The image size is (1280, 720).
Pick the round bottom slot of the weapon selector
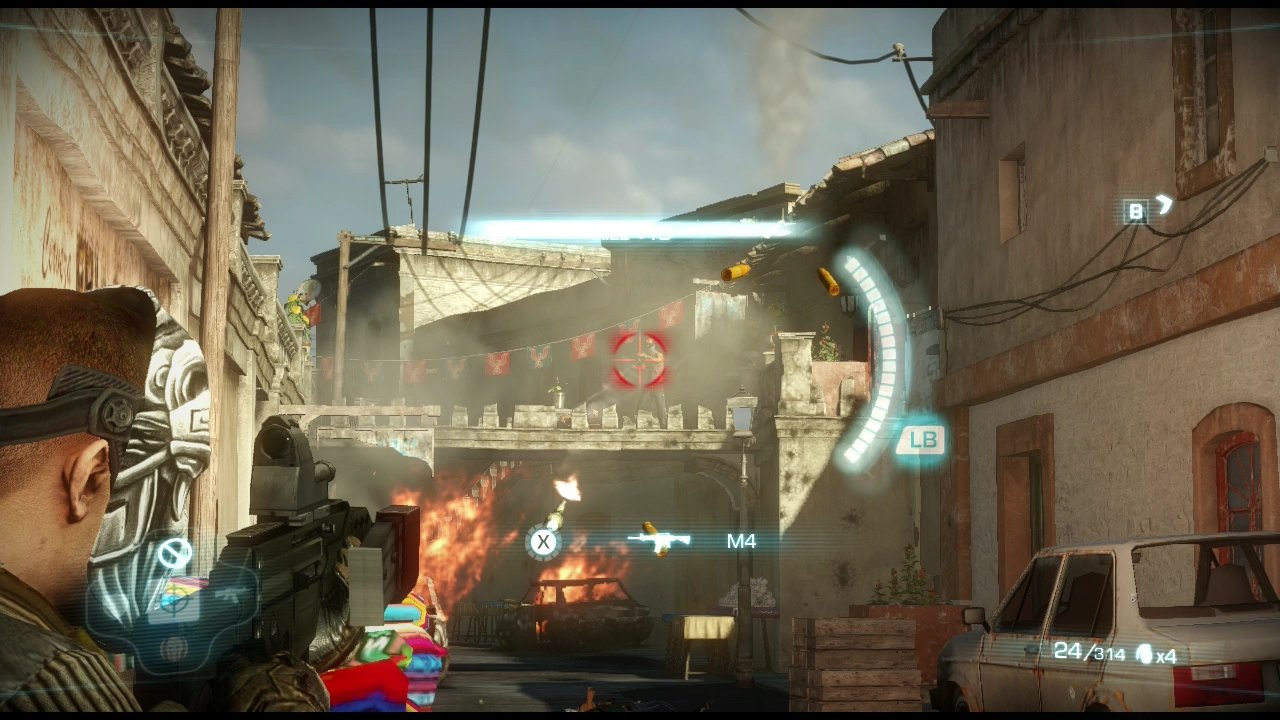(x=175, y=649)
